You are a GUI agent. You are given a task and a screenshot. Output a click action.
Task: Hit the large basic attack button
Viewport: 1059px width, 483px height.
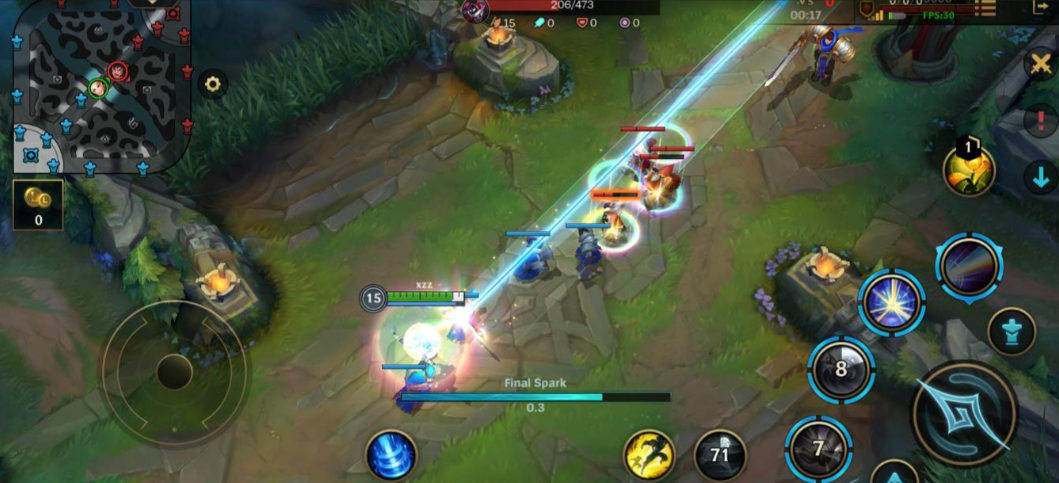pyautogui.click(x=965, y=413)
